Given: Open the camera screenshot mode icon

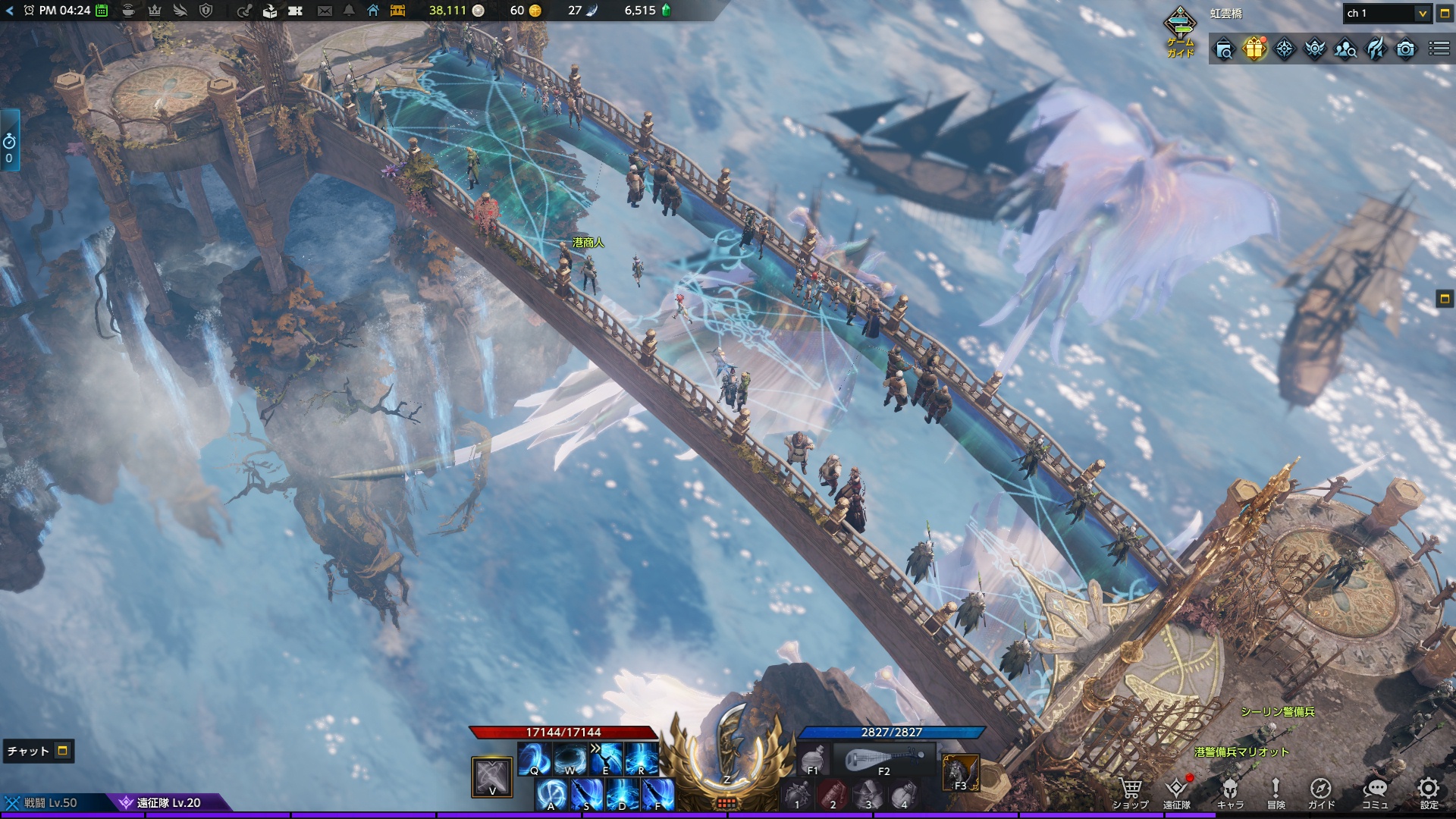Looking at the screenshot, I should click(x=1405, y=49).
